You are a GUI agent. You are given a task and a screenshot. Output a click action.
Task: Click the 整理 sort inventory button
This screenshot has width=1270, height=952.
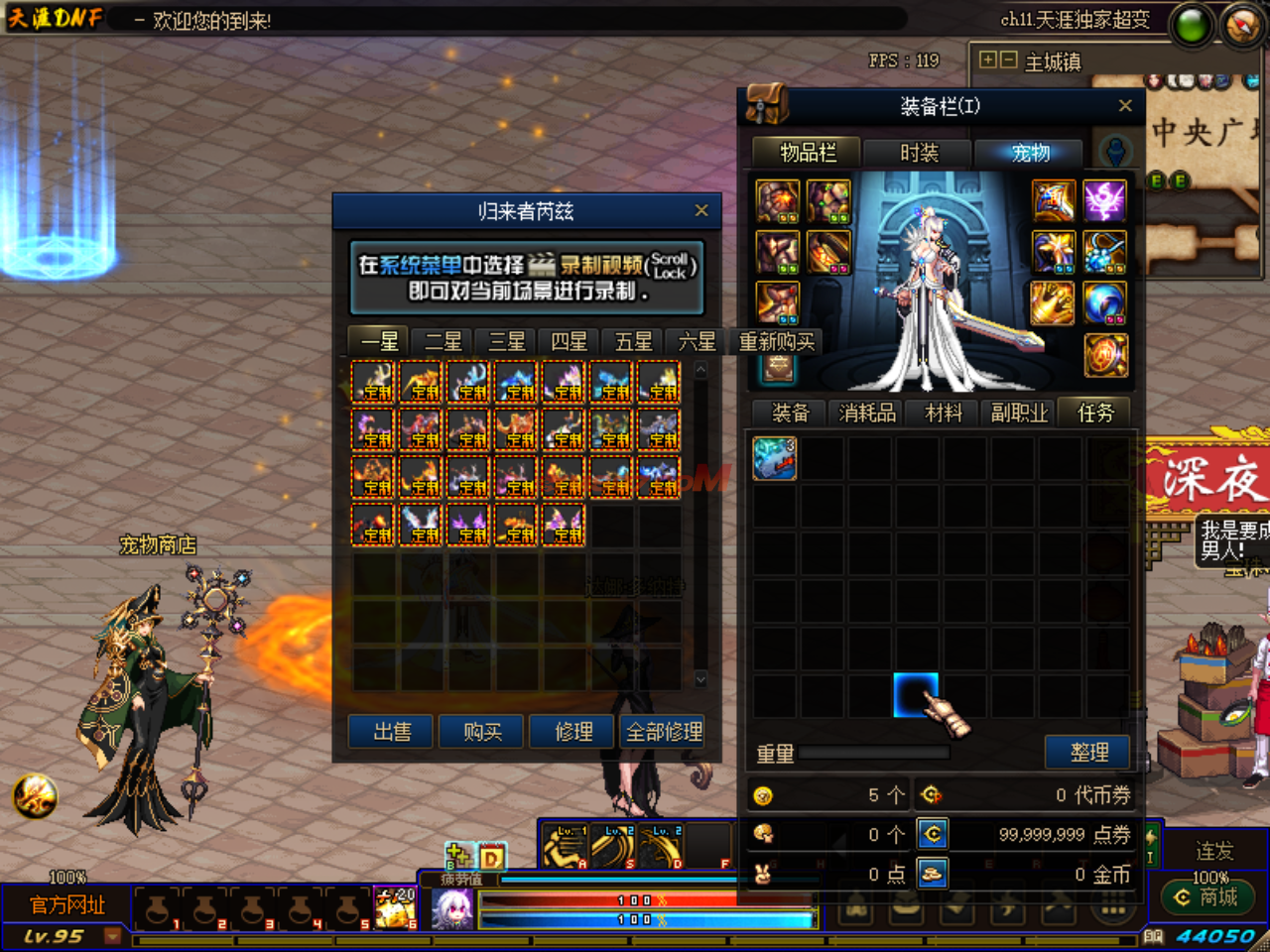(x=1088, y=753)
